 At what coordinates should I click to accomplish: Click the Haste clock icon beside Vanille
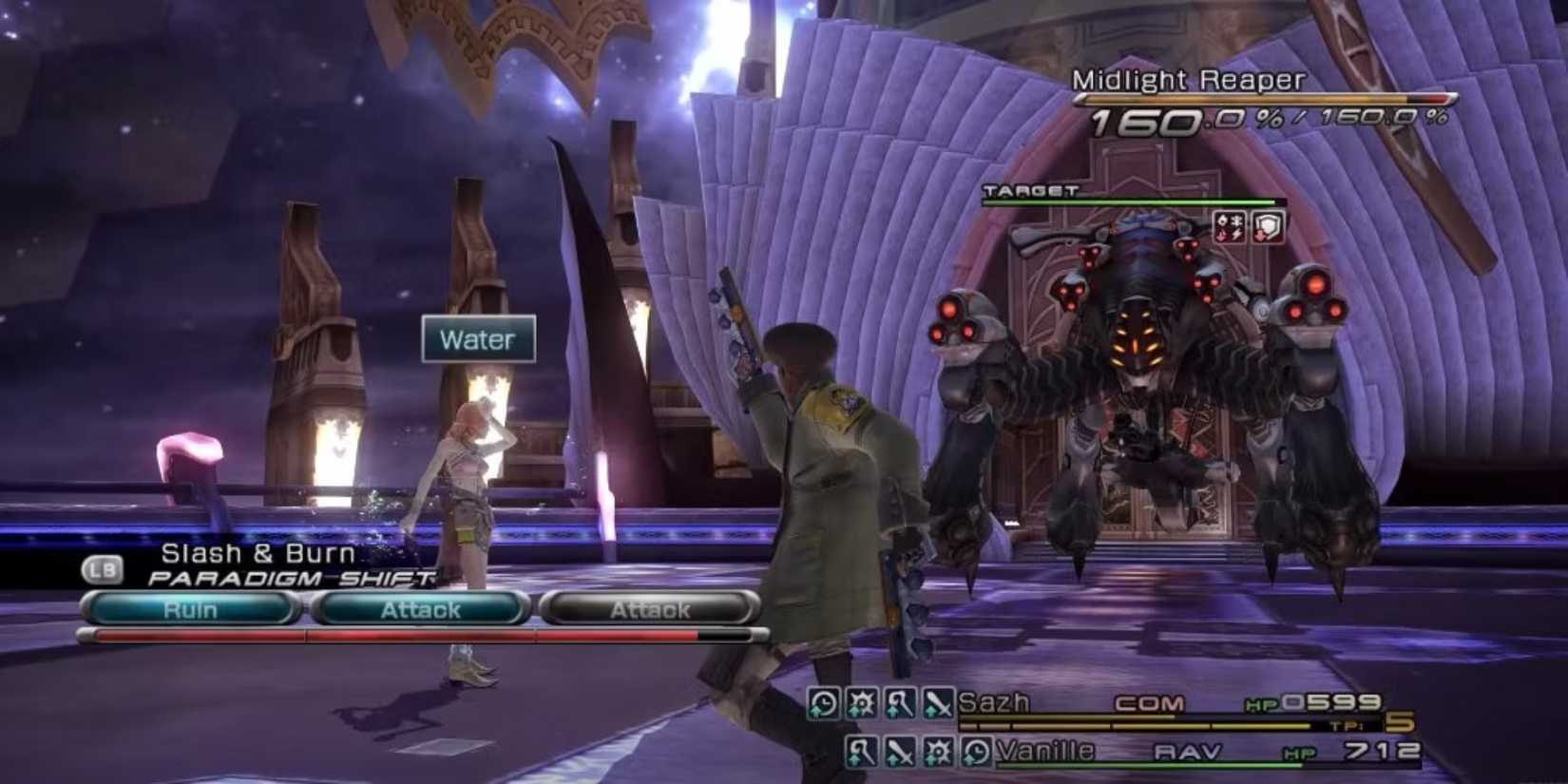click(x=975, y=752)
